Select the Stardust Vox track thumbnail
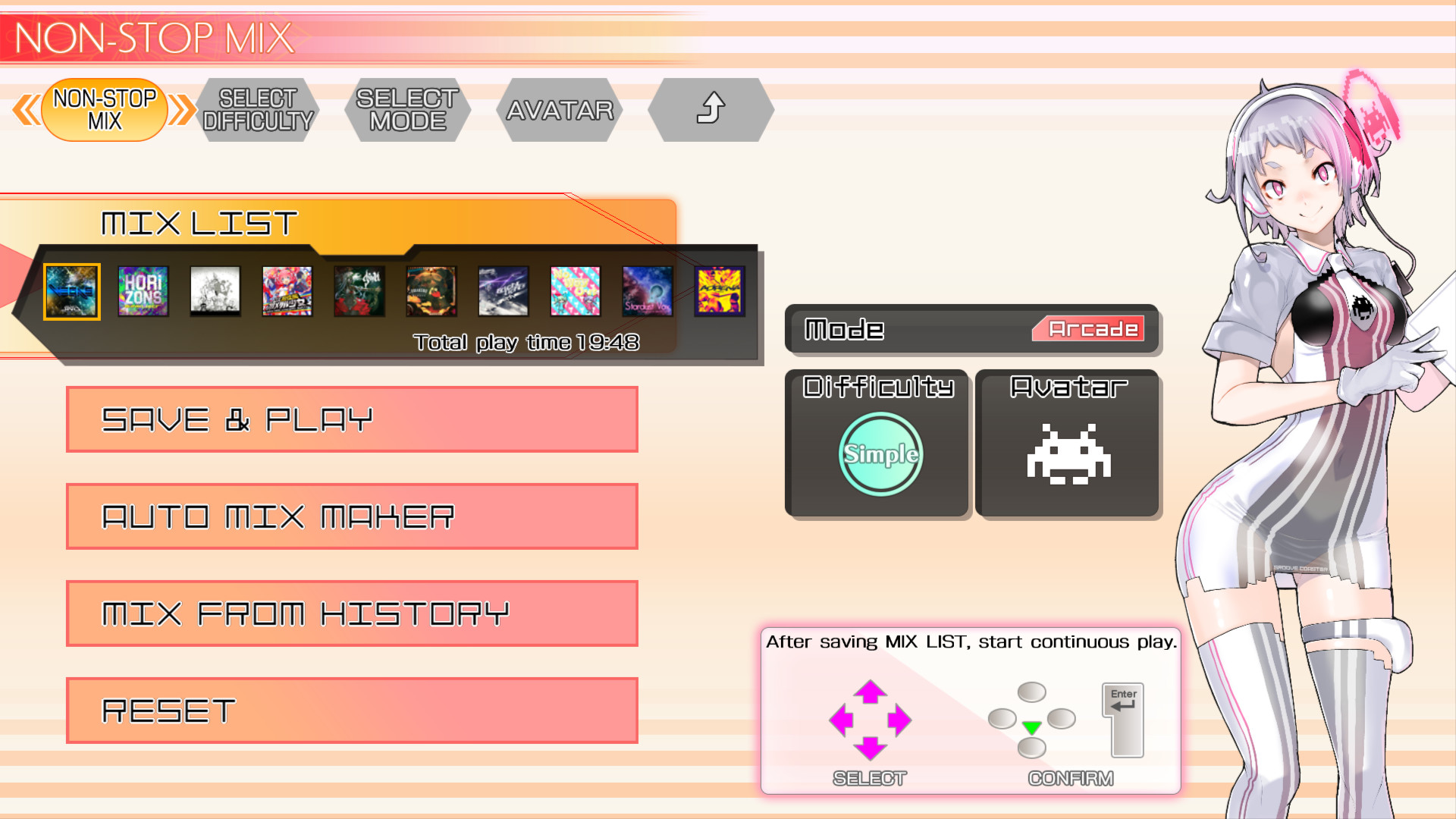1456x819 pixels. [x=647, y=291]
